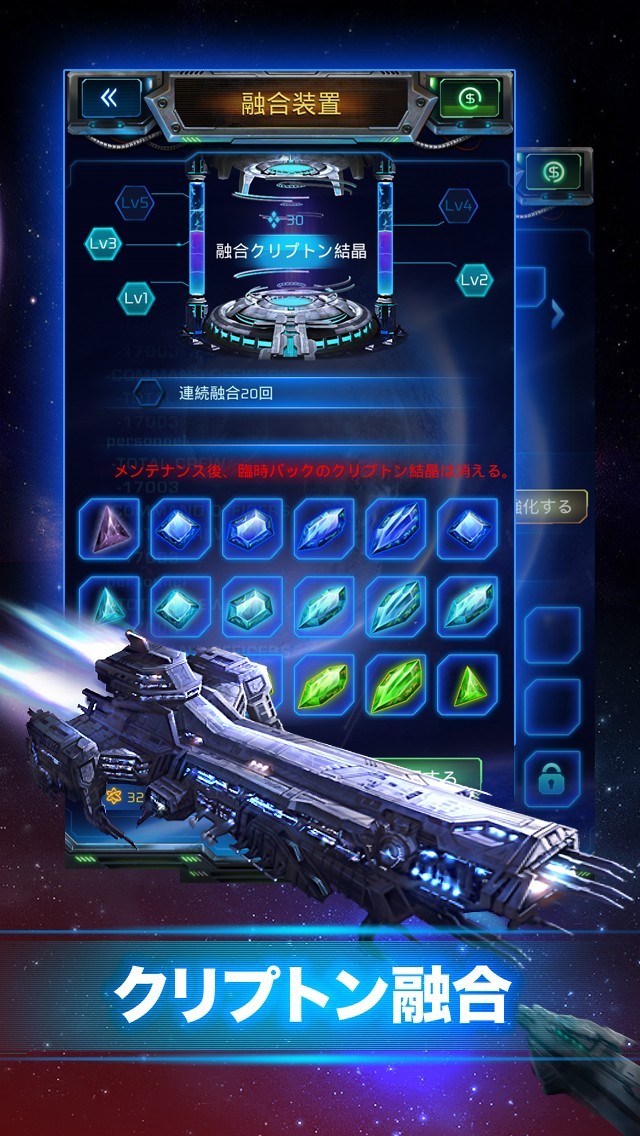Open the green currency shop button in header

pyautogui.click(x=468, y=98)
